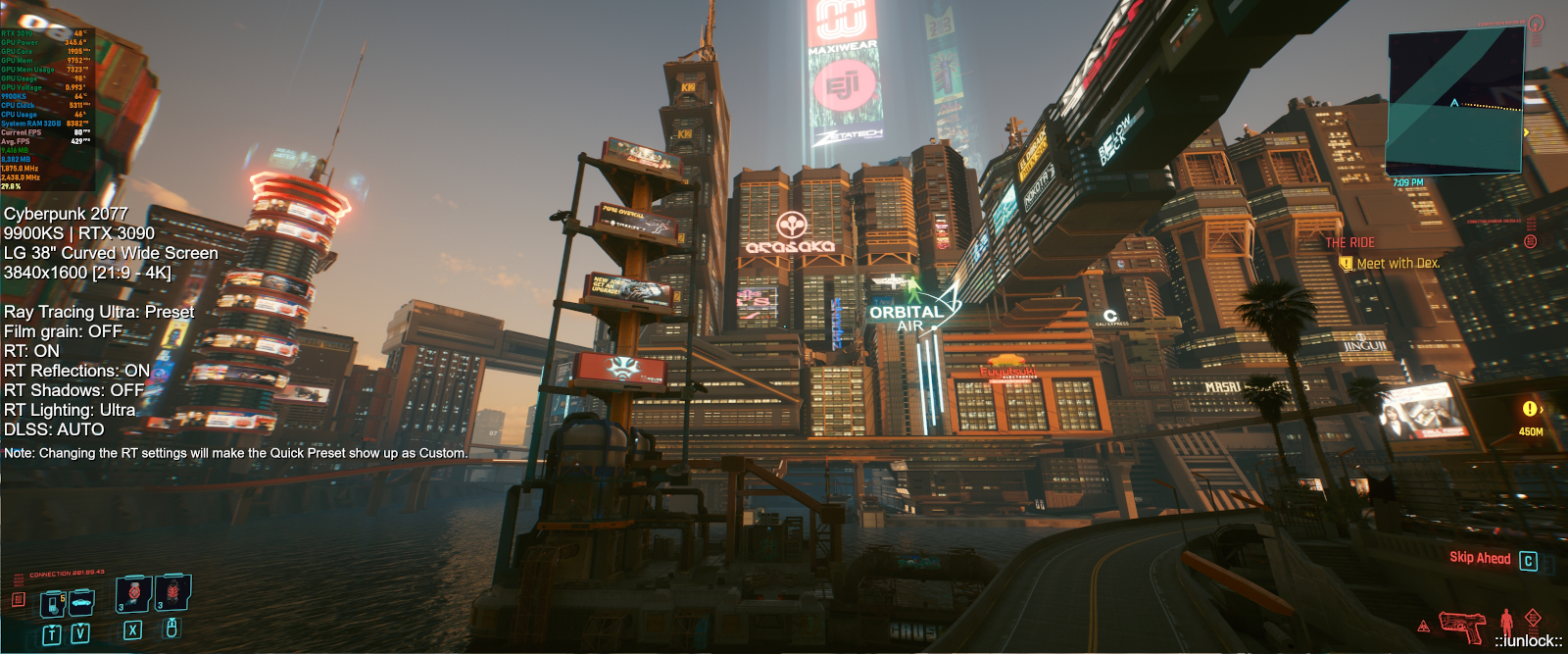The width and height of the screenshot is (1568, 654).
Task: Click the Skip Ahead prompt label
Action: click(1480, 558)
